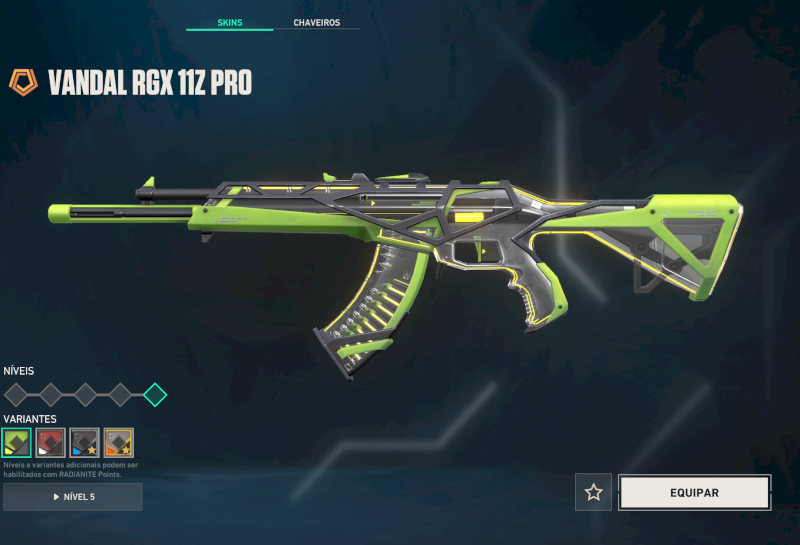The height and width of the screenshot is (545, 800).
Task: Choose the red variant swatch
Action: click(x=51, y=442)
